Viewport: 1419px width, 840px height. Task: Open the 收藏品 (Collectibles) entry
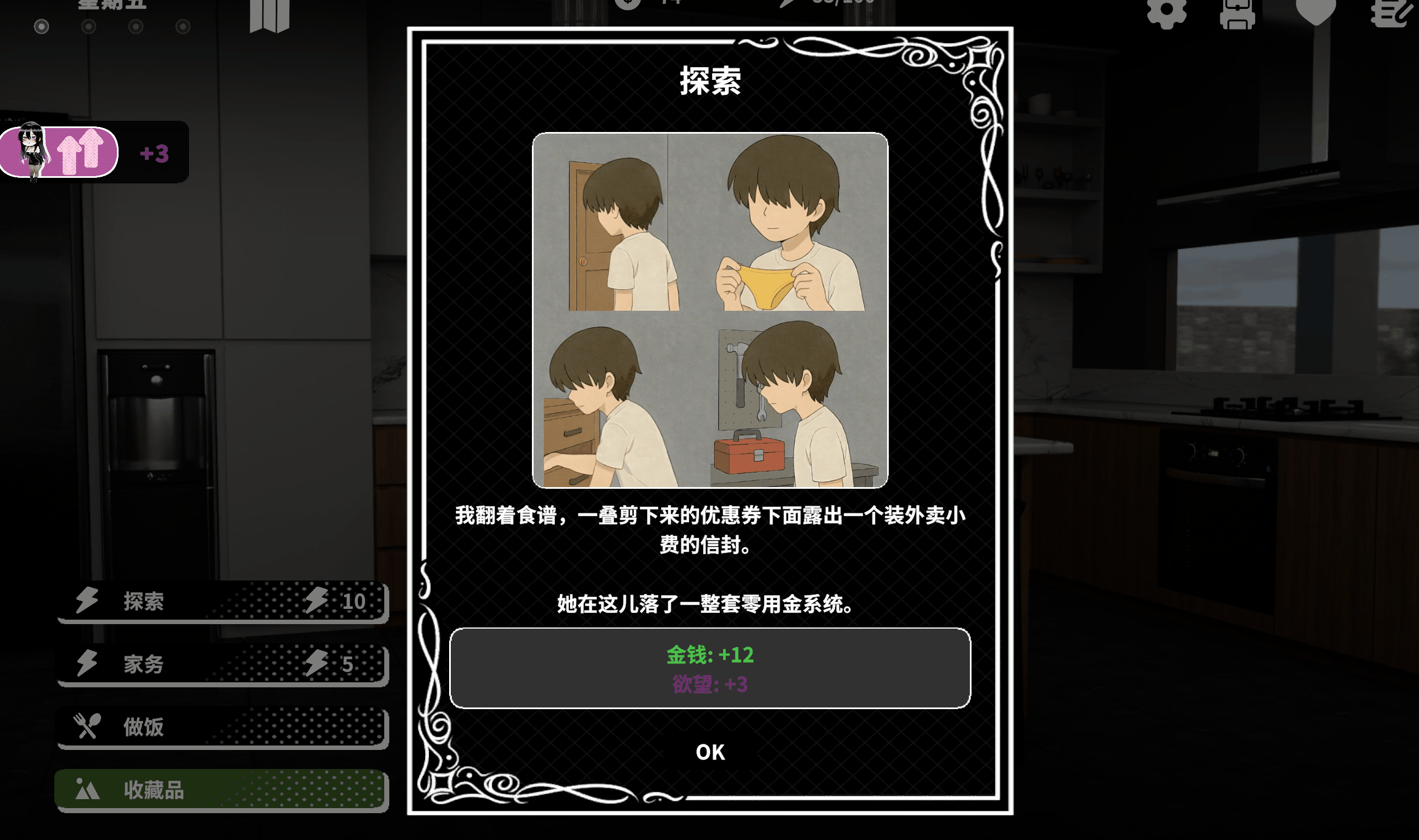click(222, 790)
